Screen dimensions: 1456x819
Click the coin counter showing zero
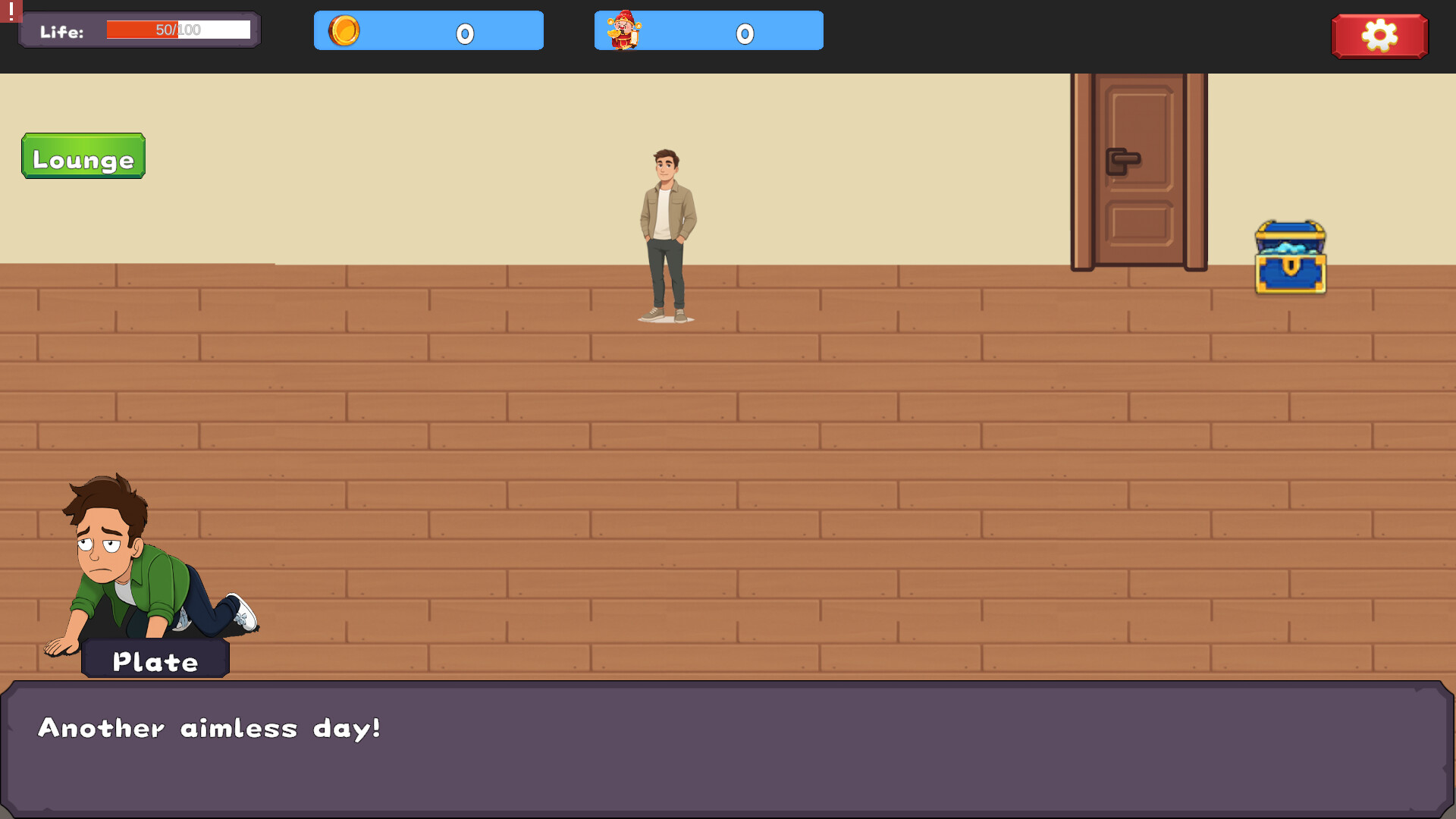464,32
